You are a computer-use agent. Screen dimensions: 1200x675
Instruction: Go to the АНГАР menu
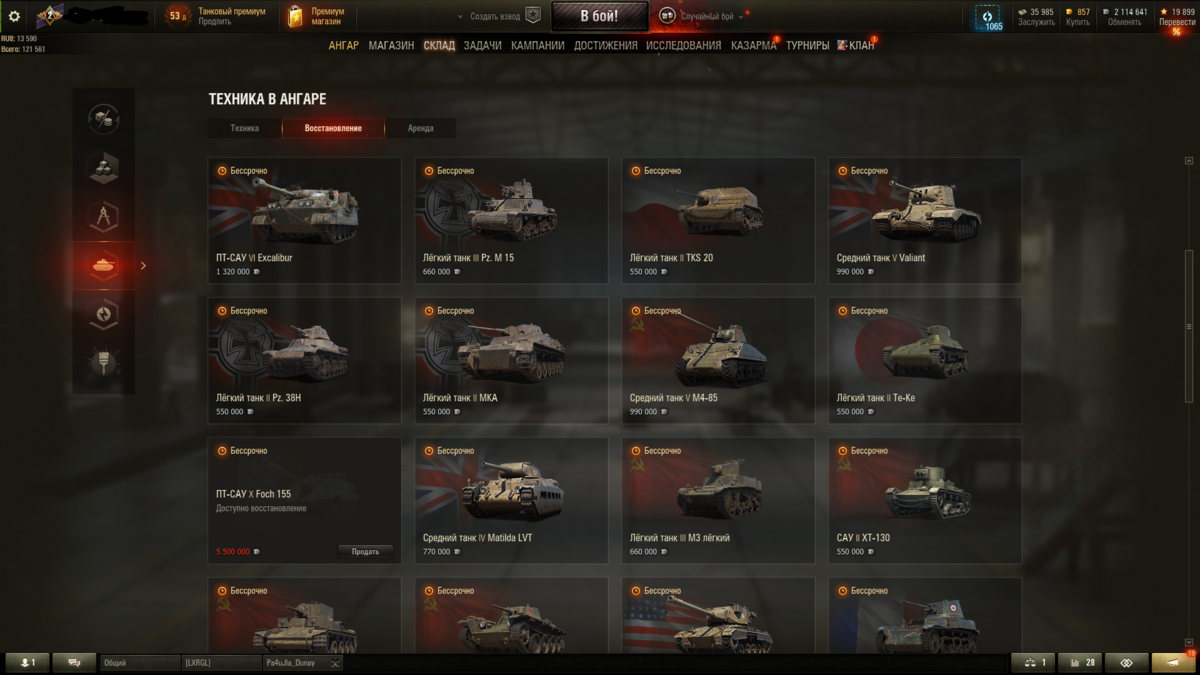[x=343, y=45]
